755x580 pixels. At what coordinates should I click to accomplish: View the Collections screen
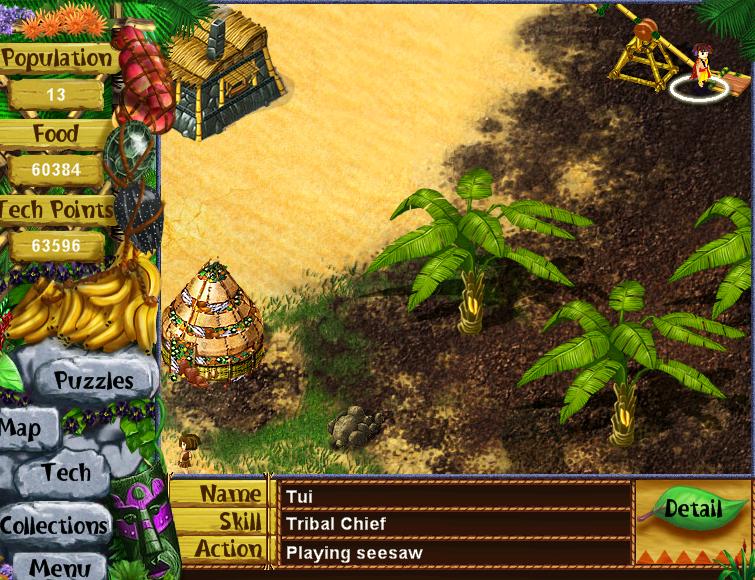point(54,525)
